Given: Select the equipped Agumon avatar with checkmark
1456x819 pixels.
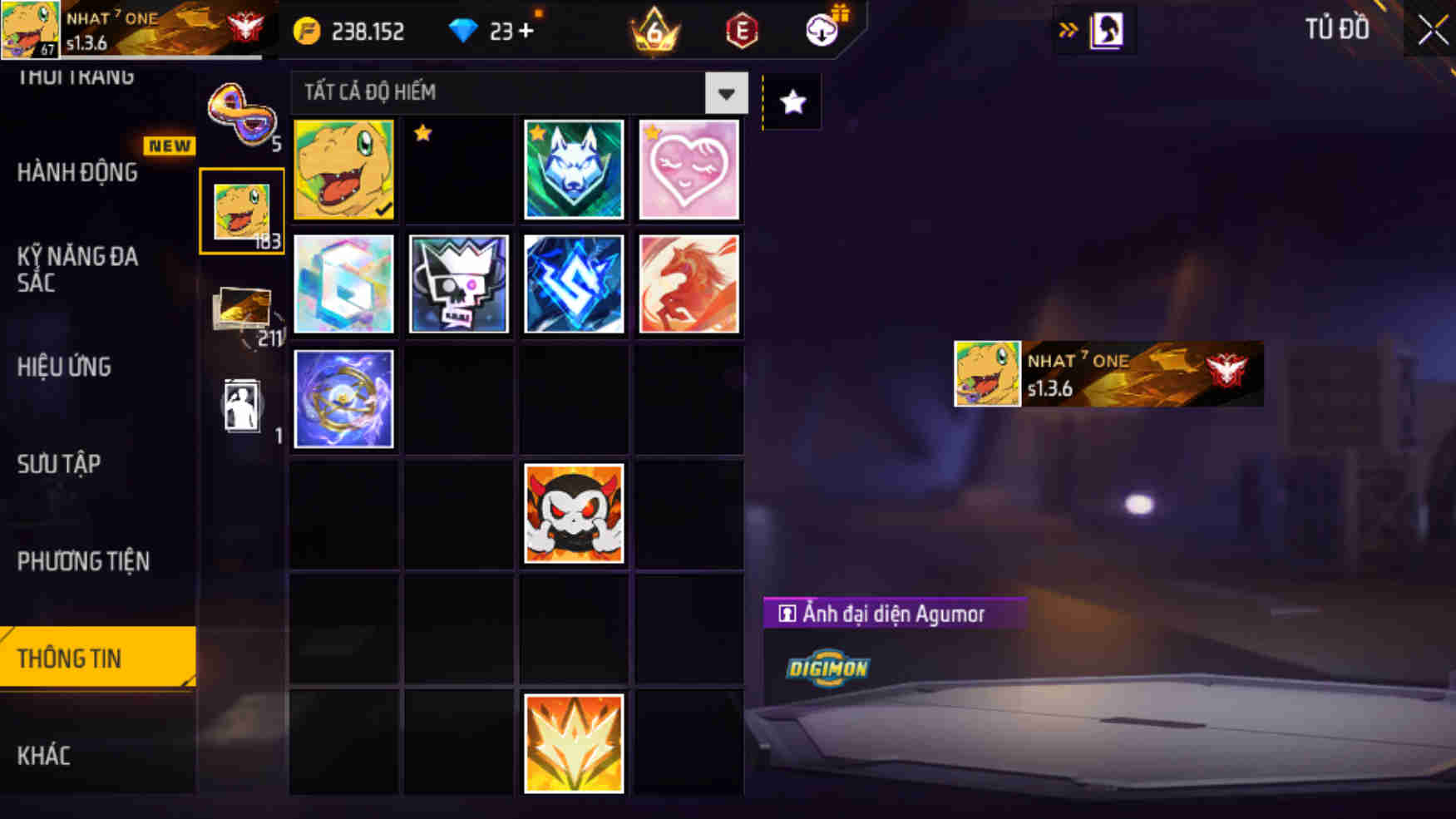Looking at the screenshot, I should point(343,170).
